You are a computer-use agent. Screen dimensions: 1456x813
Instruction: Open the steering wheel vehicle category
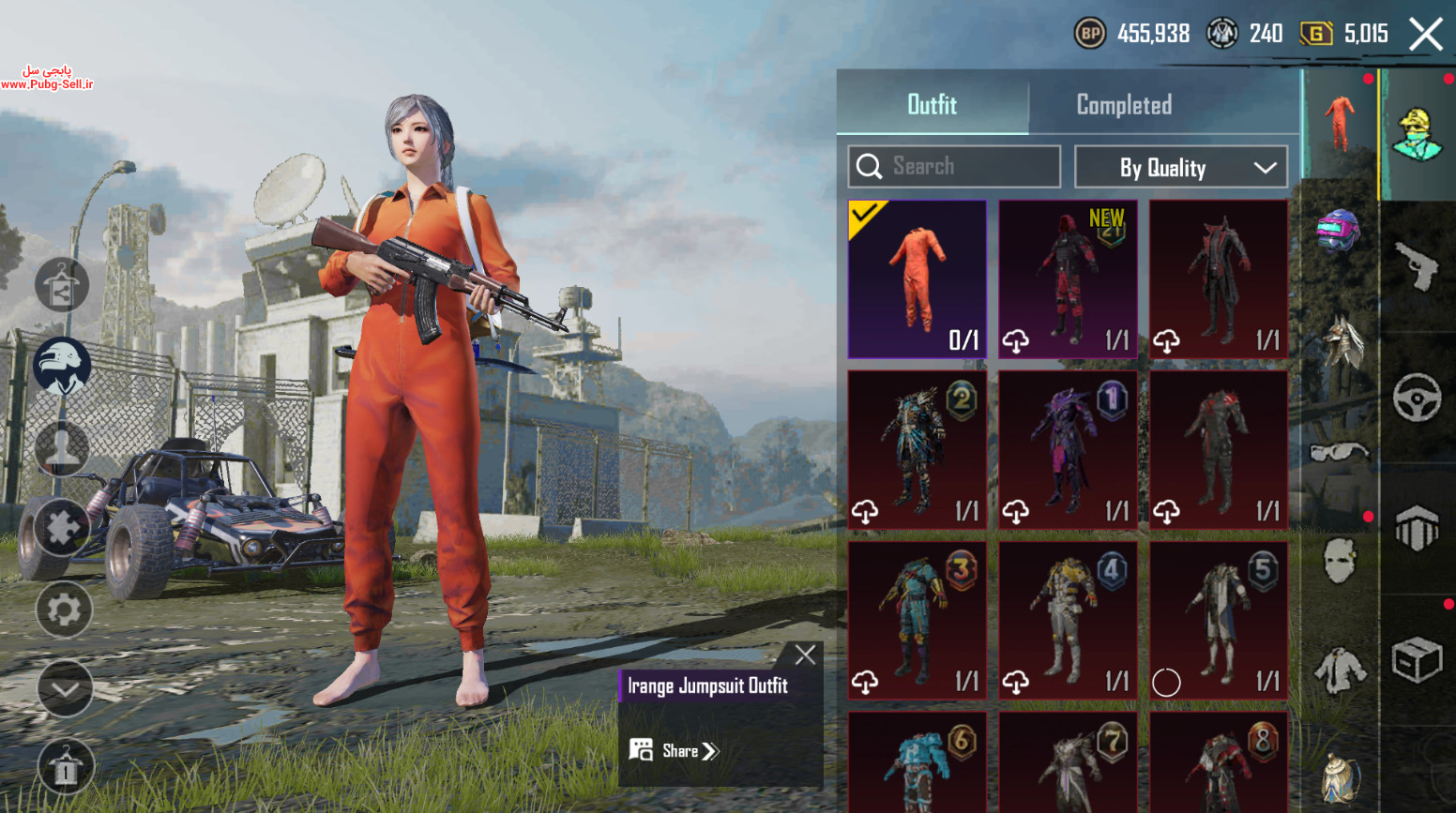tap(1417, 398)
